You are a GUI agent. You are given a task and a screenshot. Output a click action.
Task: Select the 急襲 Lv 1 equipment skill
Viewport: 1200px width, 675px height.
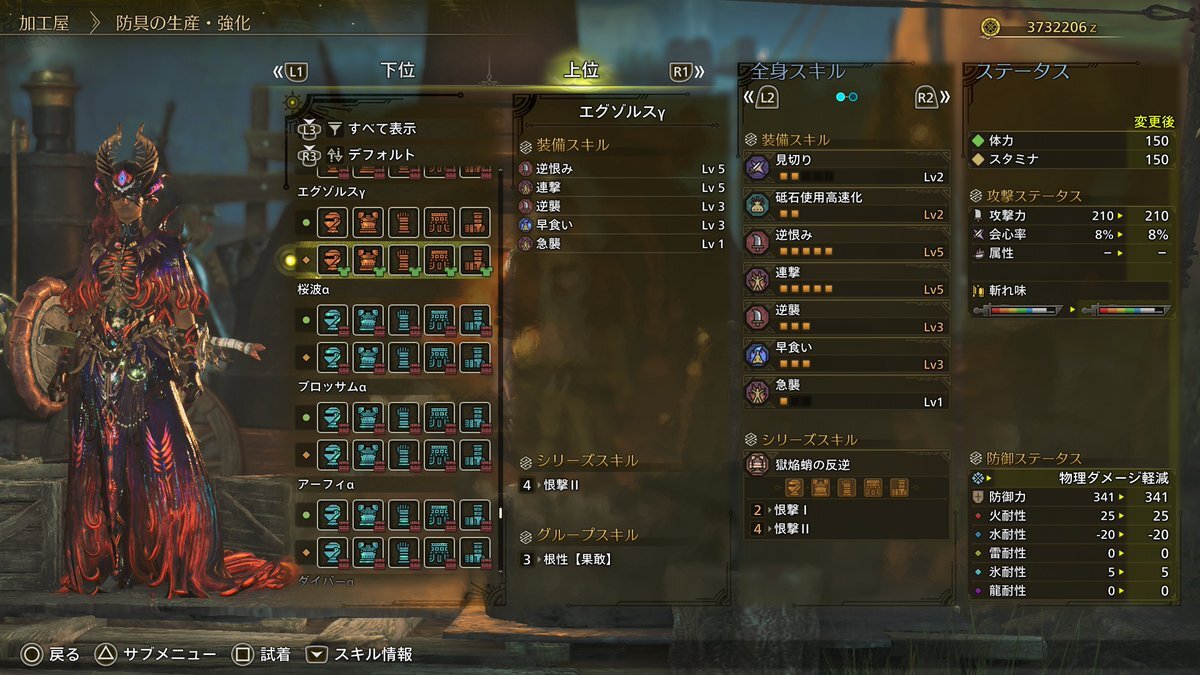coord(620,244)
